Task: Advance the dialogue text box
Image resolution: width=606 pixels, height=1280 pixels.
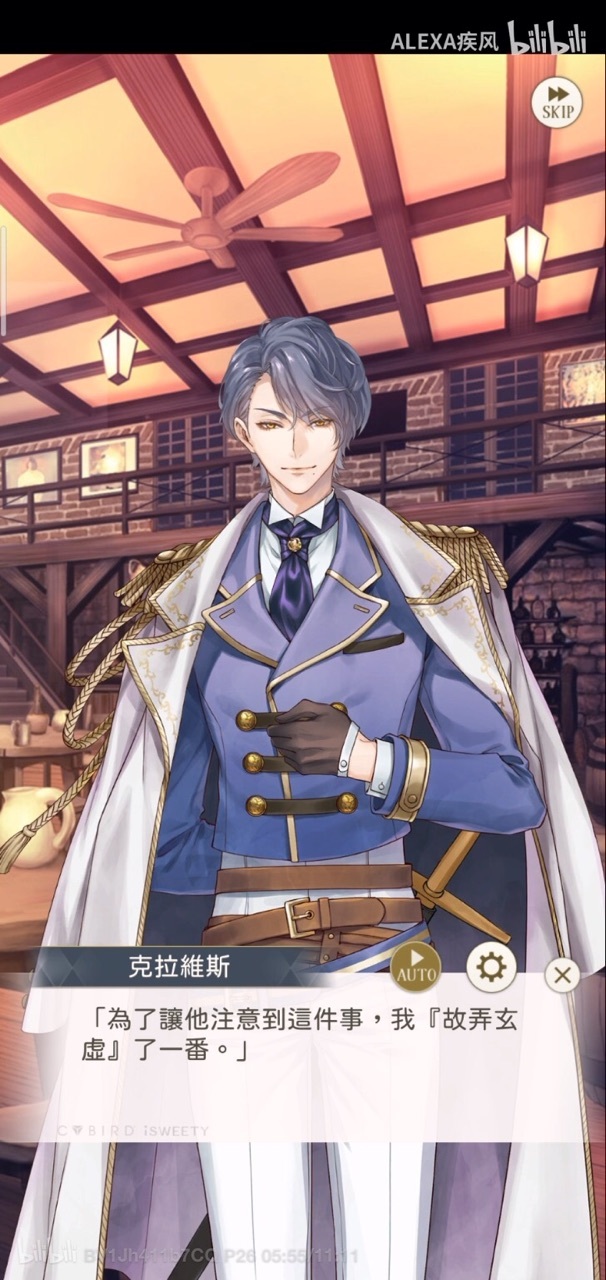Action: pos(300,1060)
